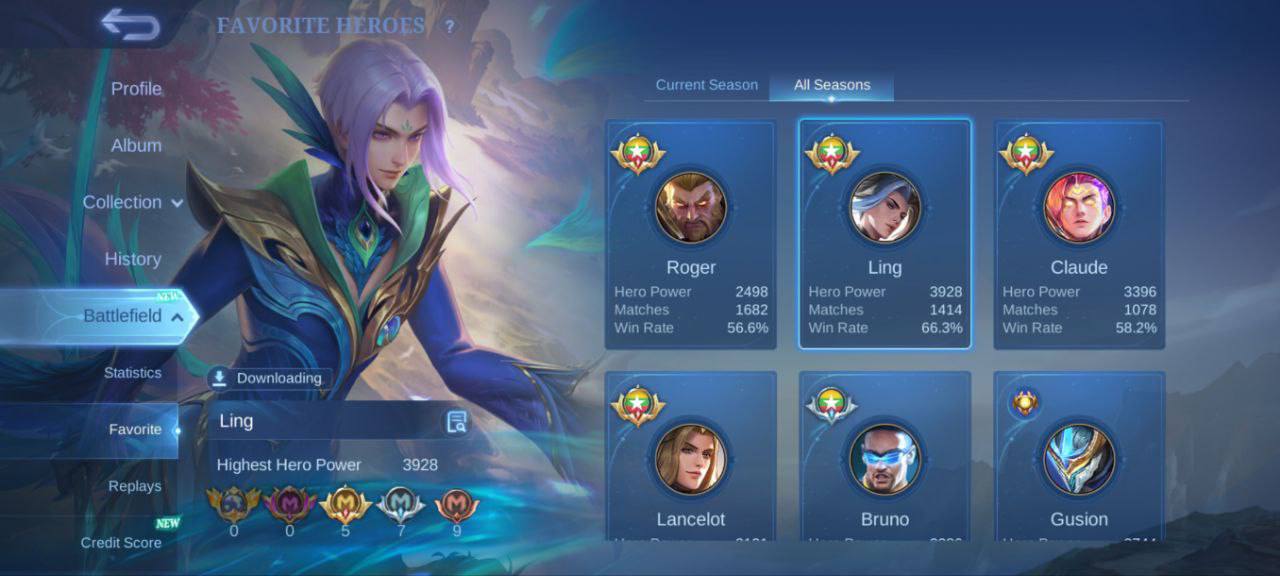
Task: Select the Ling hero card
Action: (x=885, y=235)
